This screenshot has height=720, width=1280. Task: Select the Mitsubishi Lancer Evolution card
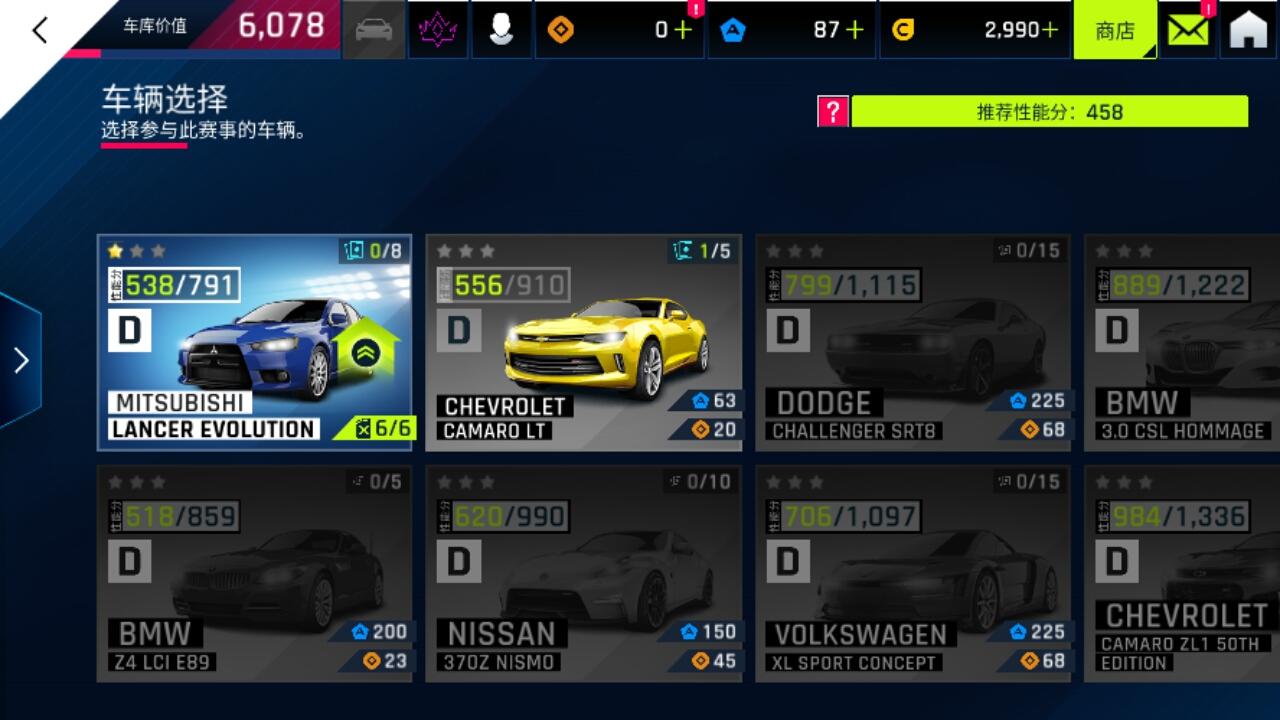[x=255, y=342]
